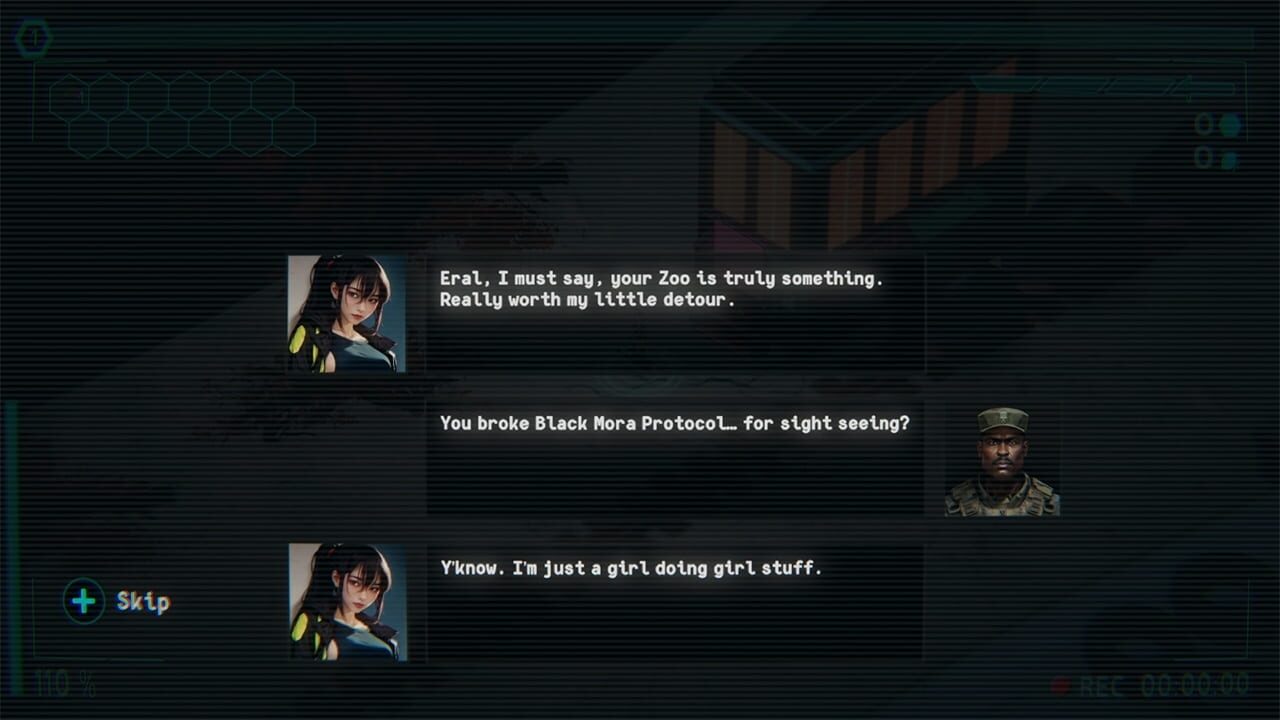The height and width of the screenshot is (720, 1280).
Task: Click the lower circle indicator near the screen edge
Action: coord(1203,157)
